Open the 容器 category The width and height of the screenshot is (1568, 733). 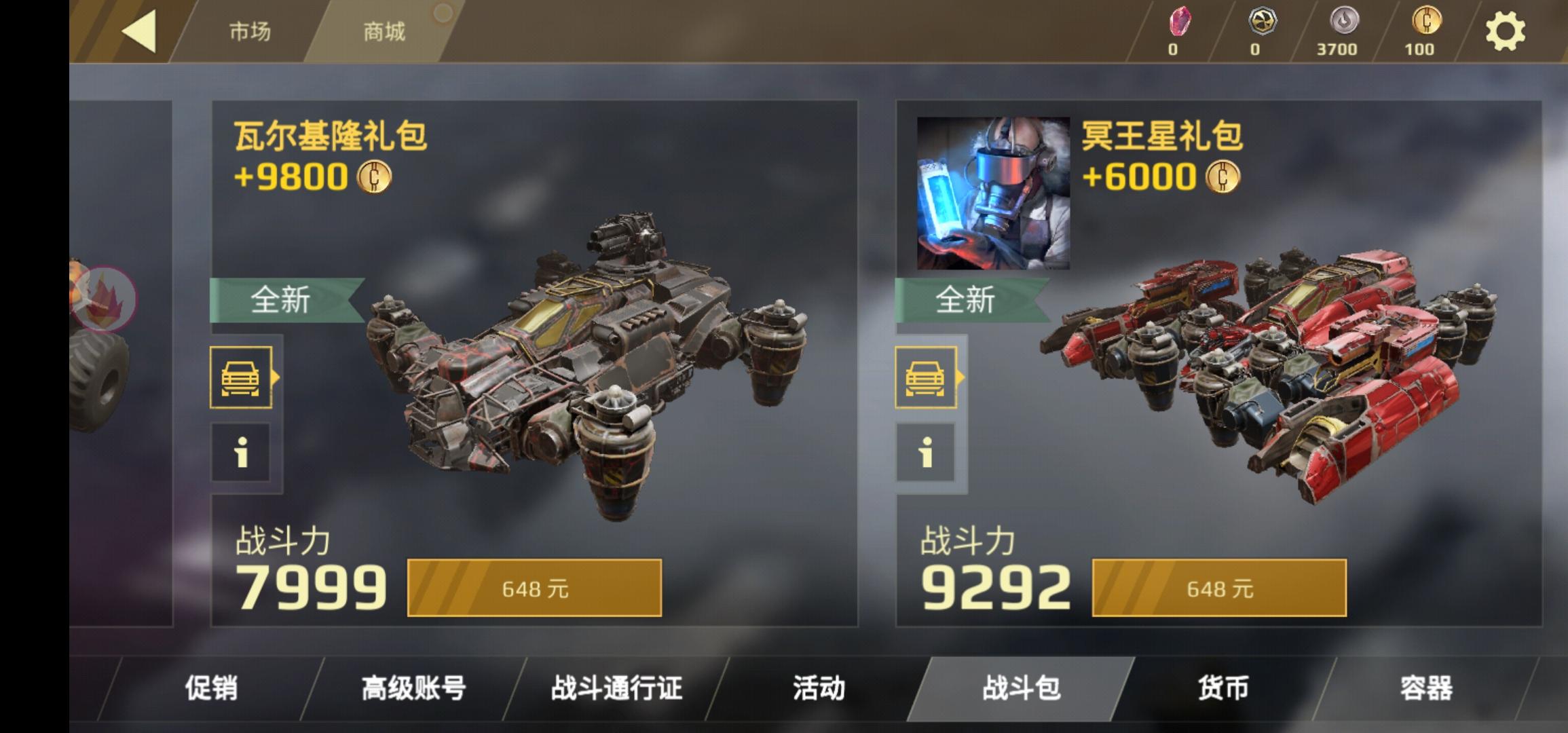(1426, 688)
